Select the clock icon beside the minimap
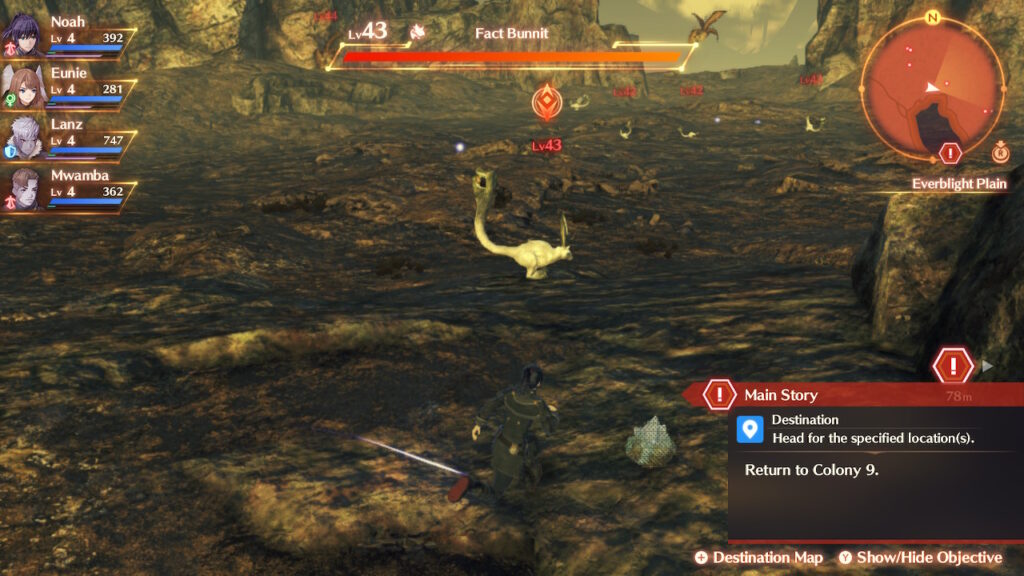 point(1000,153)
